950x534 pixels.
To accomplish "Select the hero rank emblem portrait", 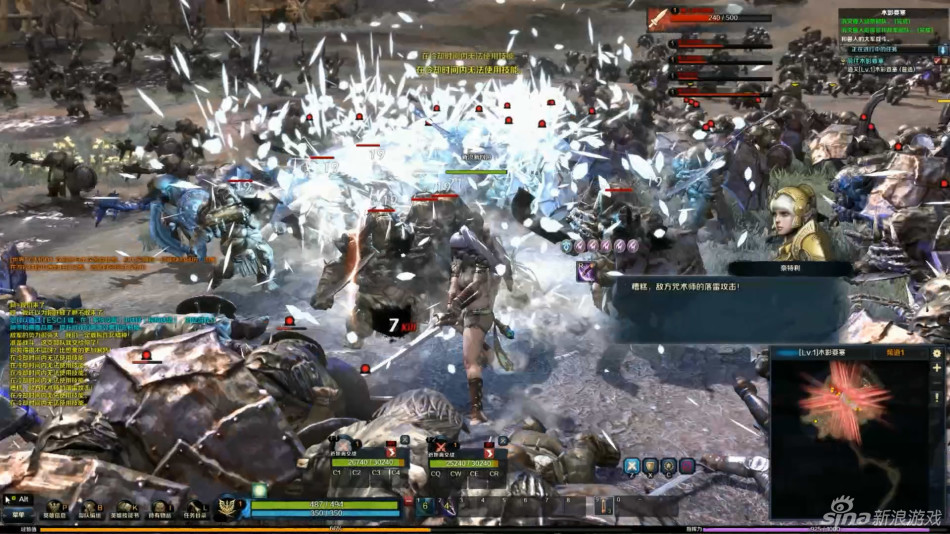I will 228,506.
